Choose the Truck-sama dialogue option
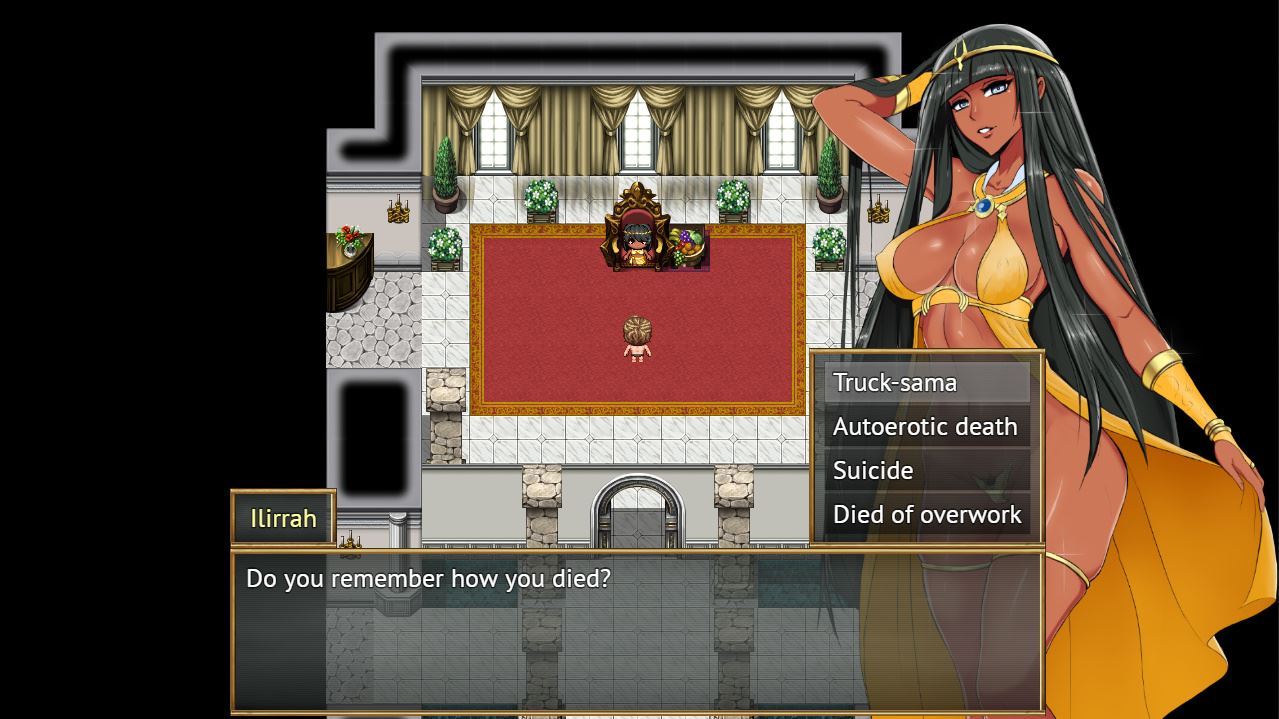This screenshot has height=719, width=1279. coord(926,383)
